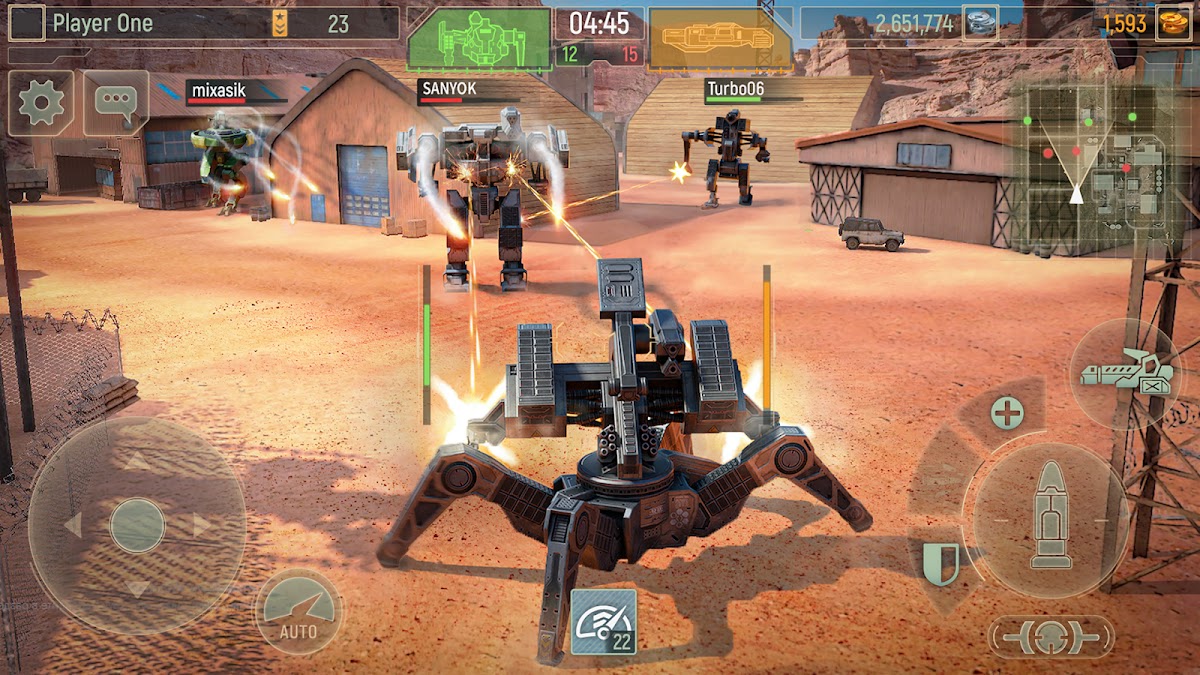This screenshot has height=675, width=1200.
Task: Activate the speed boost ability numbered 22
Action: click(x=603, y=622)
